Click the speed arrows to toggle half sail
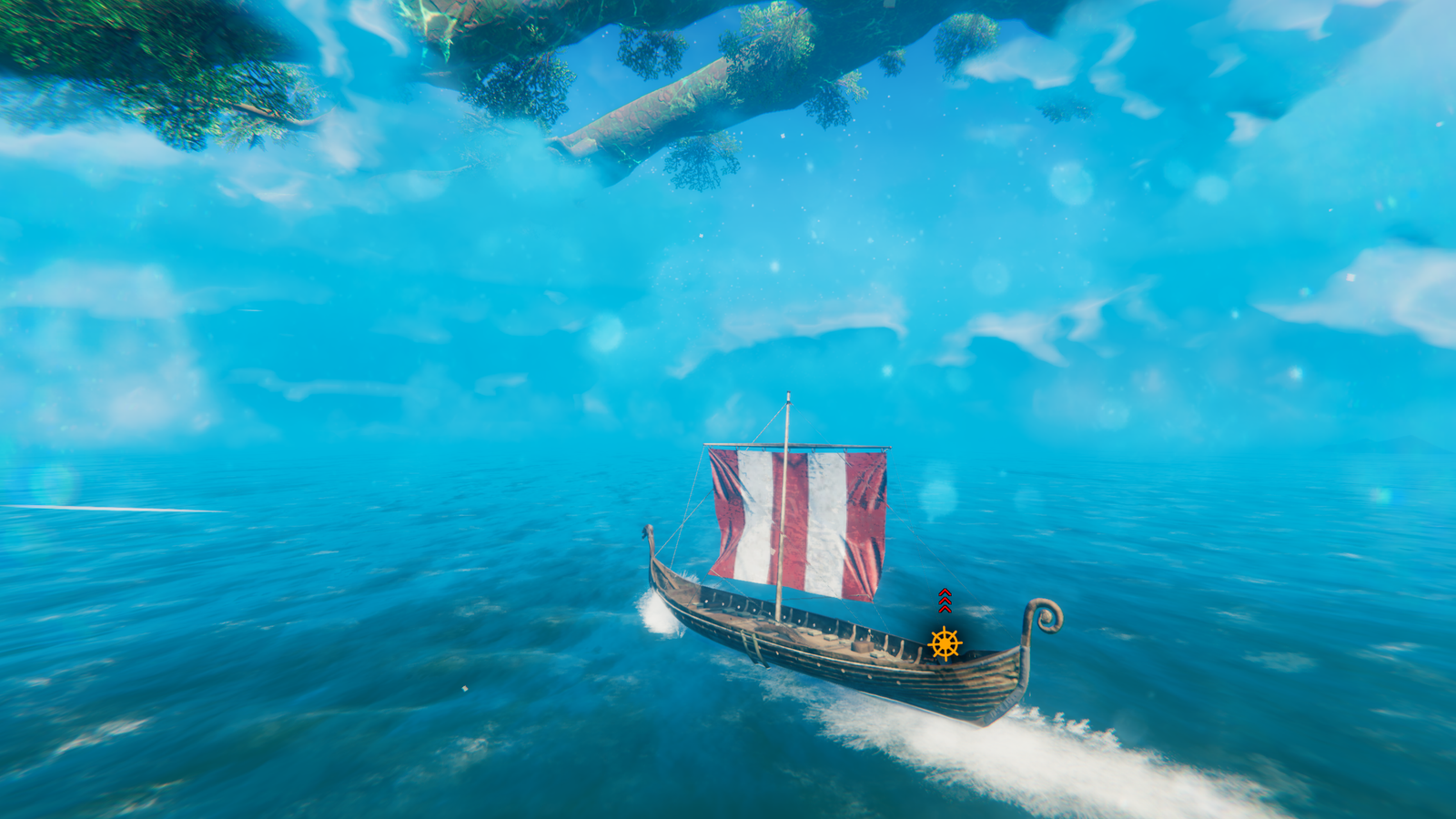The width and height of the screenshot is (1456, 819). (x=943, y=601)
